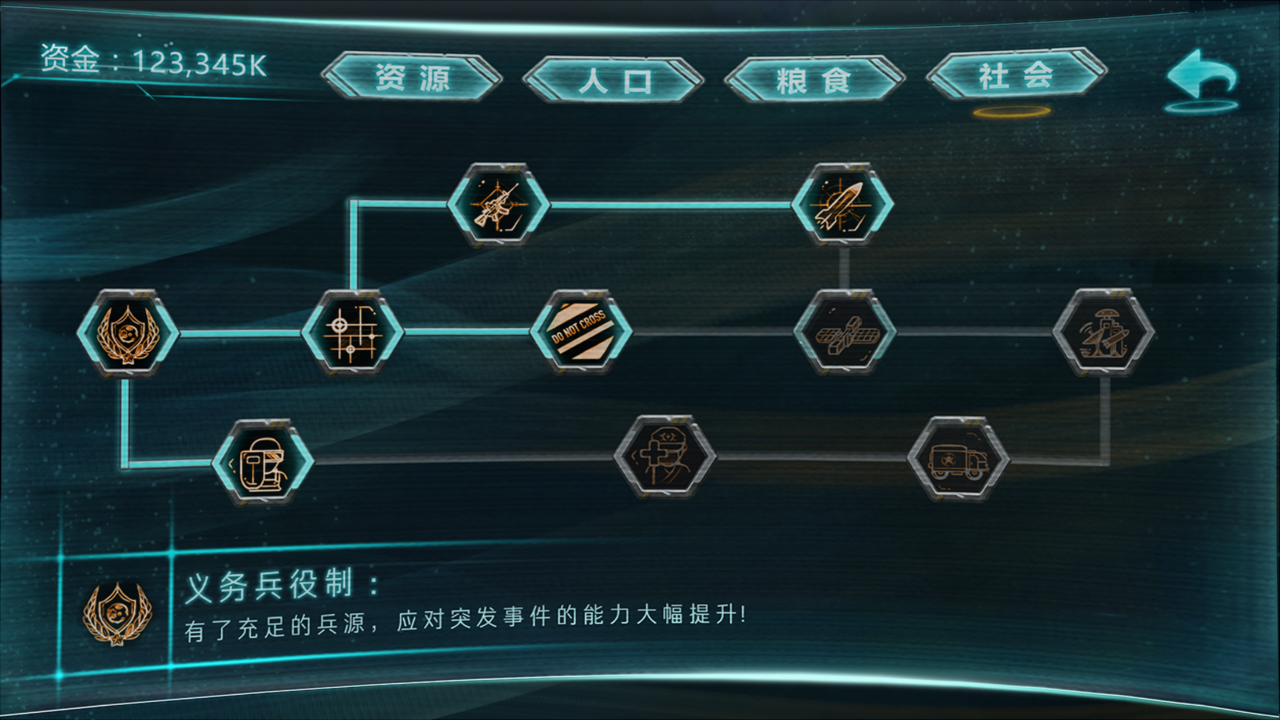Image resolution: width=1280 pixels, height=720 pixels.
Task: Open the satellite technology node
Action: click(843, 332)
